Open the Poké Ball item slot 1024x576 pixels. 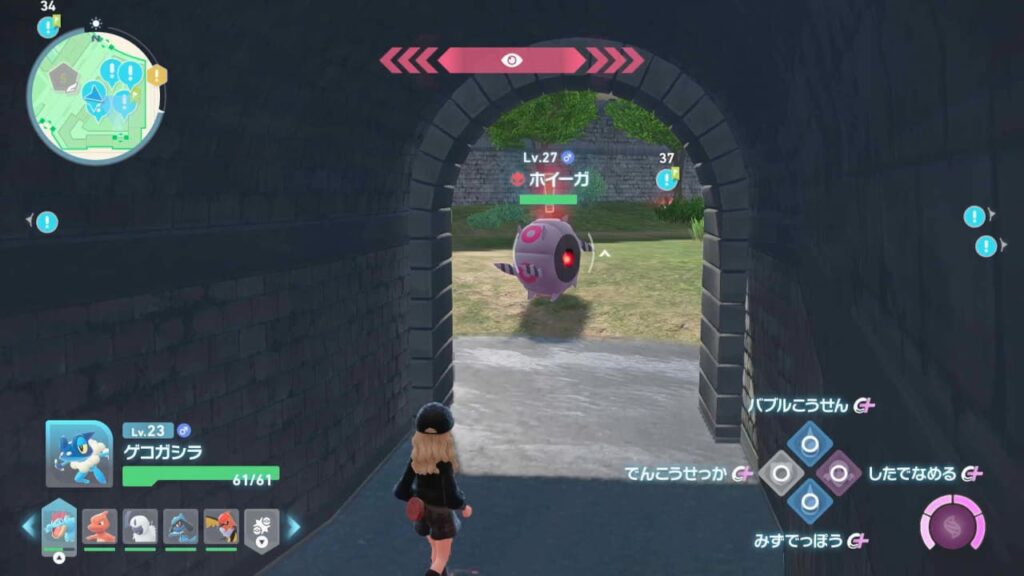click(x=262, y=526)
